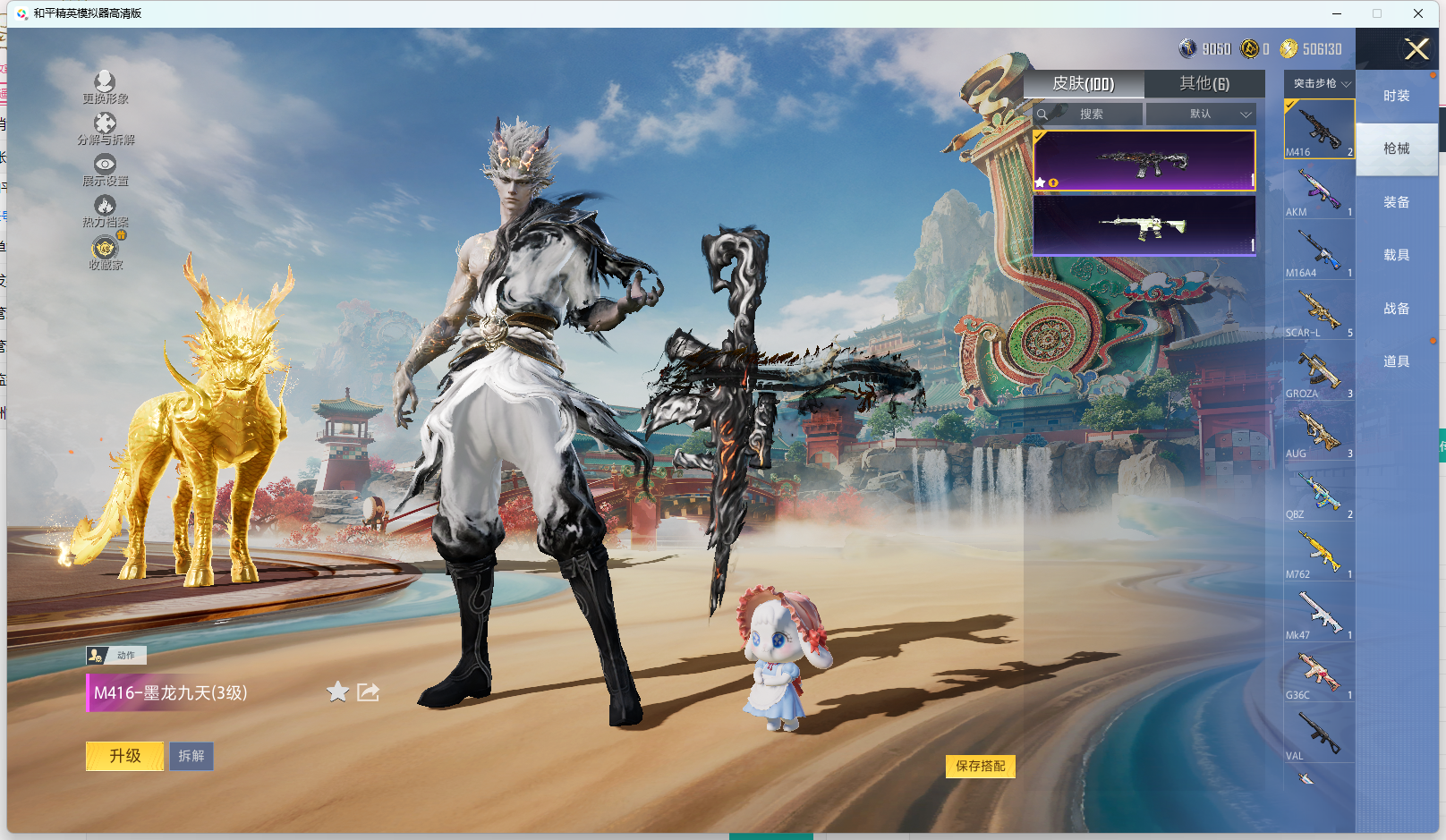Open the 默认 sorting dropdown
Image resolution: width=1446 pixels, height=840 pixels.
click(x=1201, y=114)
